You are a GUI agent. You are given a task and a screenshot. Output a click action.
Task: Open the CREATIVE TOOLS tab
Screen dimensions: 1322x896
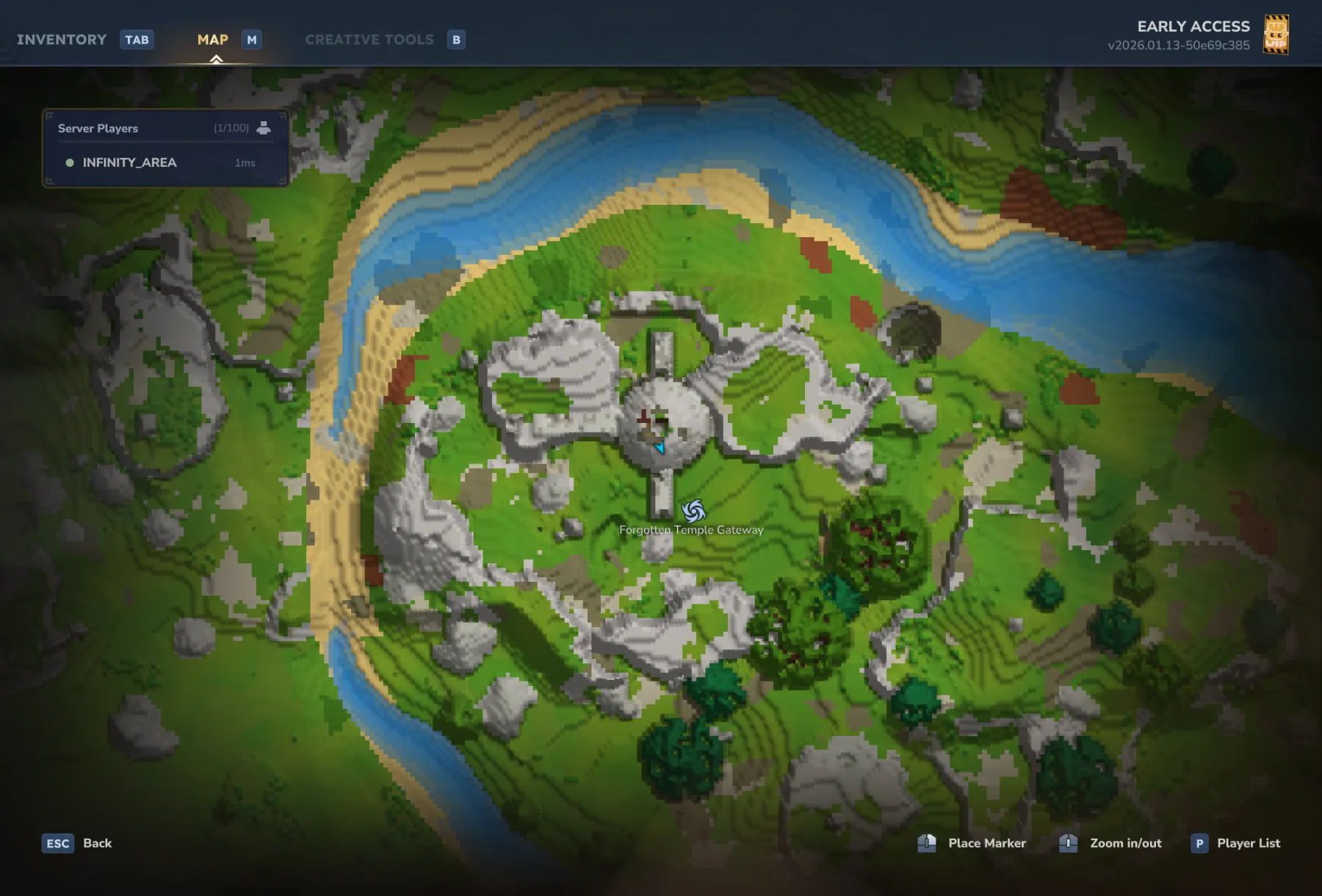[369, 40]
